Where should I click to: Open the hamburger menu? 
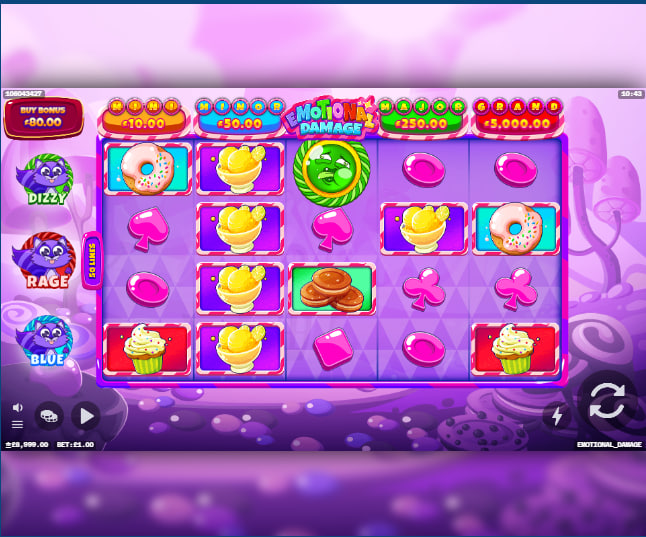coord(17,424)
